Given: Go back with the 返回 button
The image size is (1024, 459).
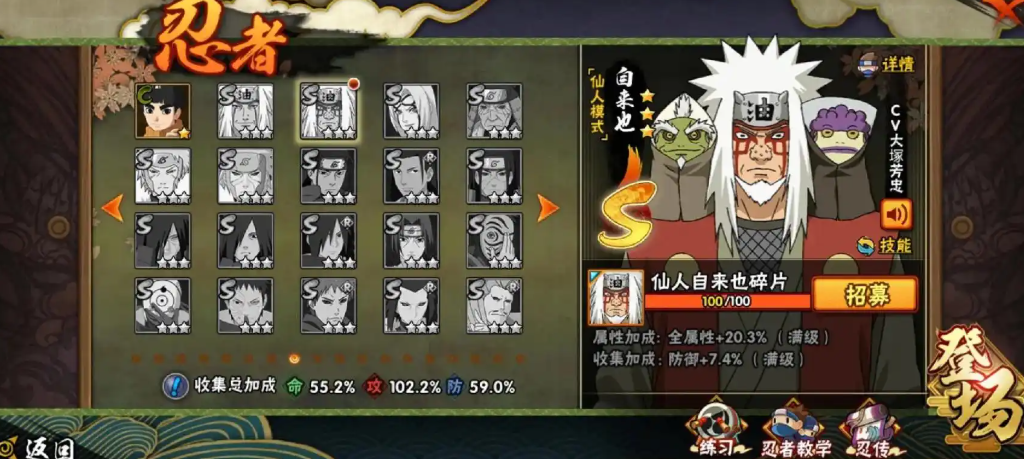Looking at the screenshot, I should pos(50,448).
